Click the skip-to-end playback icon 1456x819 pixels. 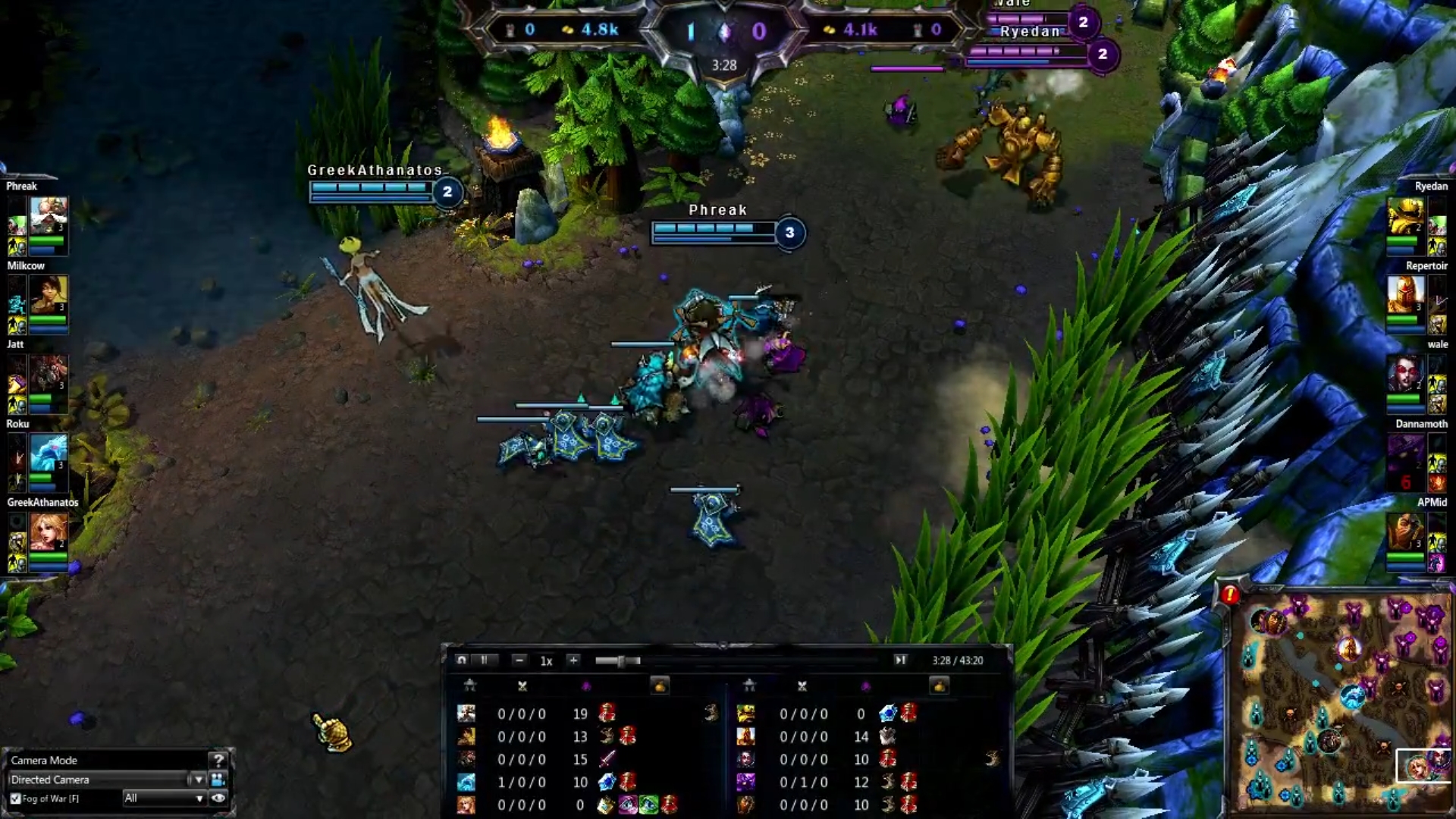pyautogui.click(x=901, y=661)
